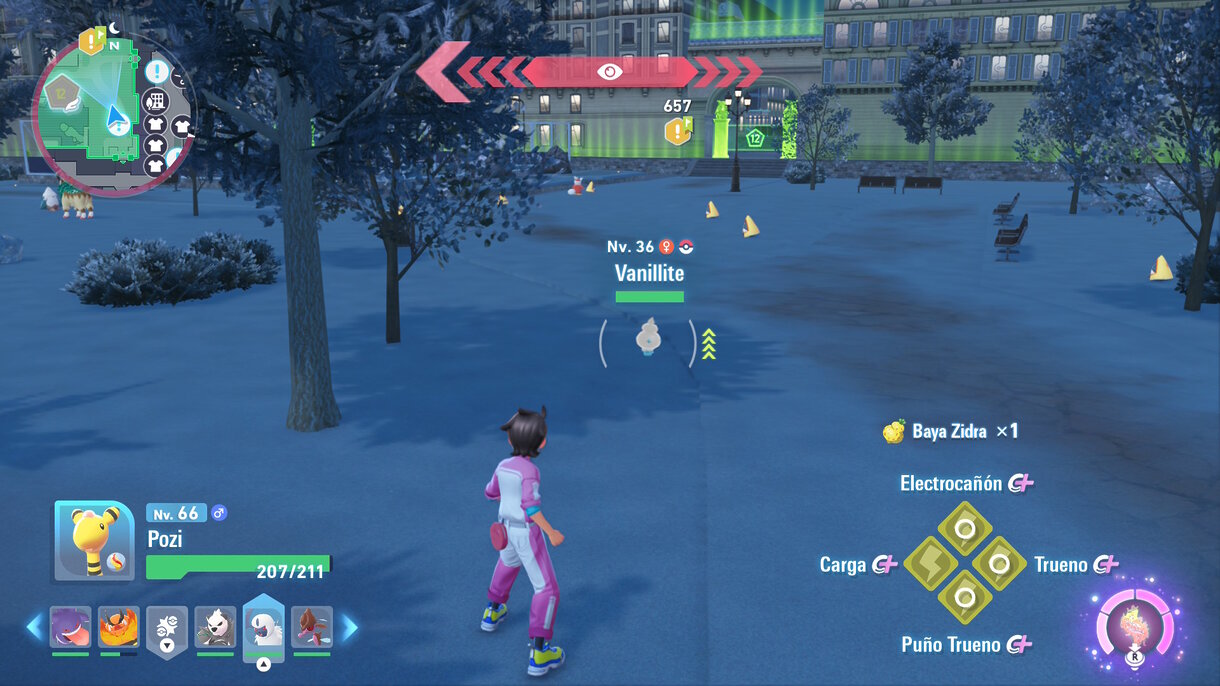Use the Baya Zidra item
Screen dimensions: 1220x686
click(950, 432)
